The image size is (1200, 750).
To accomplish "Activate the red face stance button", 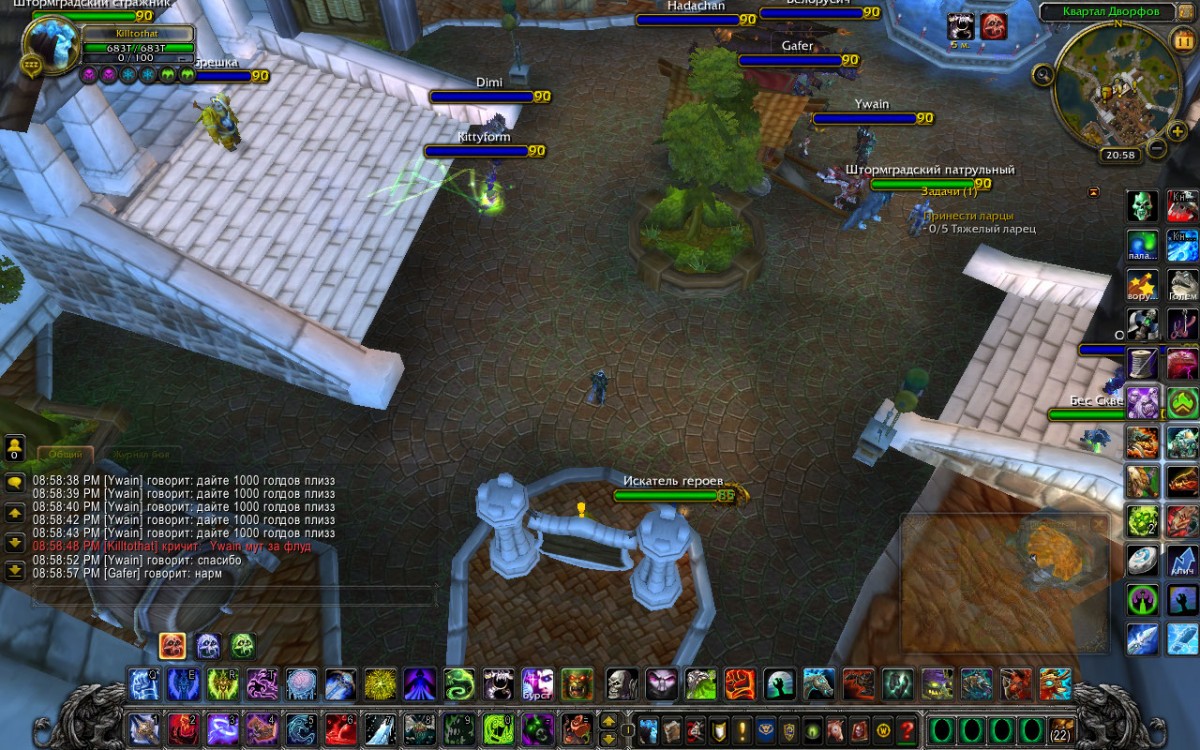I will [172, 645].
